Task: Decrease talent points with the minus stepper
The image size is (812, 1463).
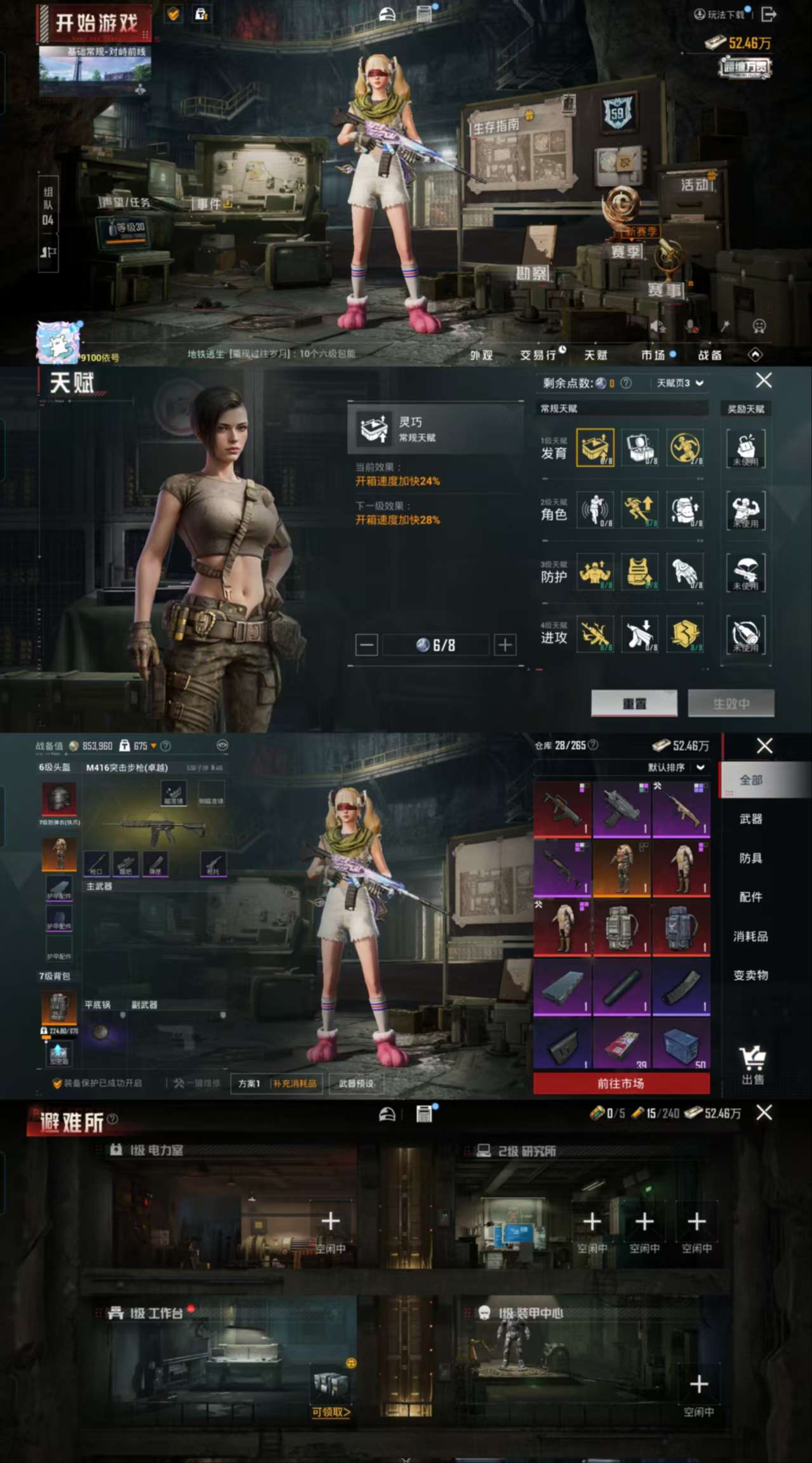Action: 366,645
